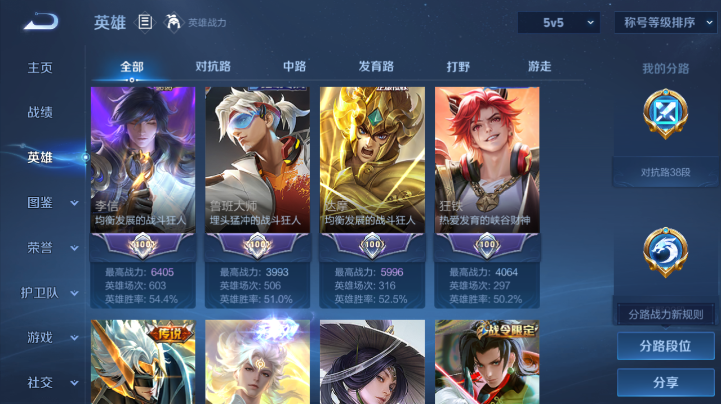Viewport: 721px width, 404px height.
Task: Open the 战绩 sidebar entry
Action: pos(40,113)
